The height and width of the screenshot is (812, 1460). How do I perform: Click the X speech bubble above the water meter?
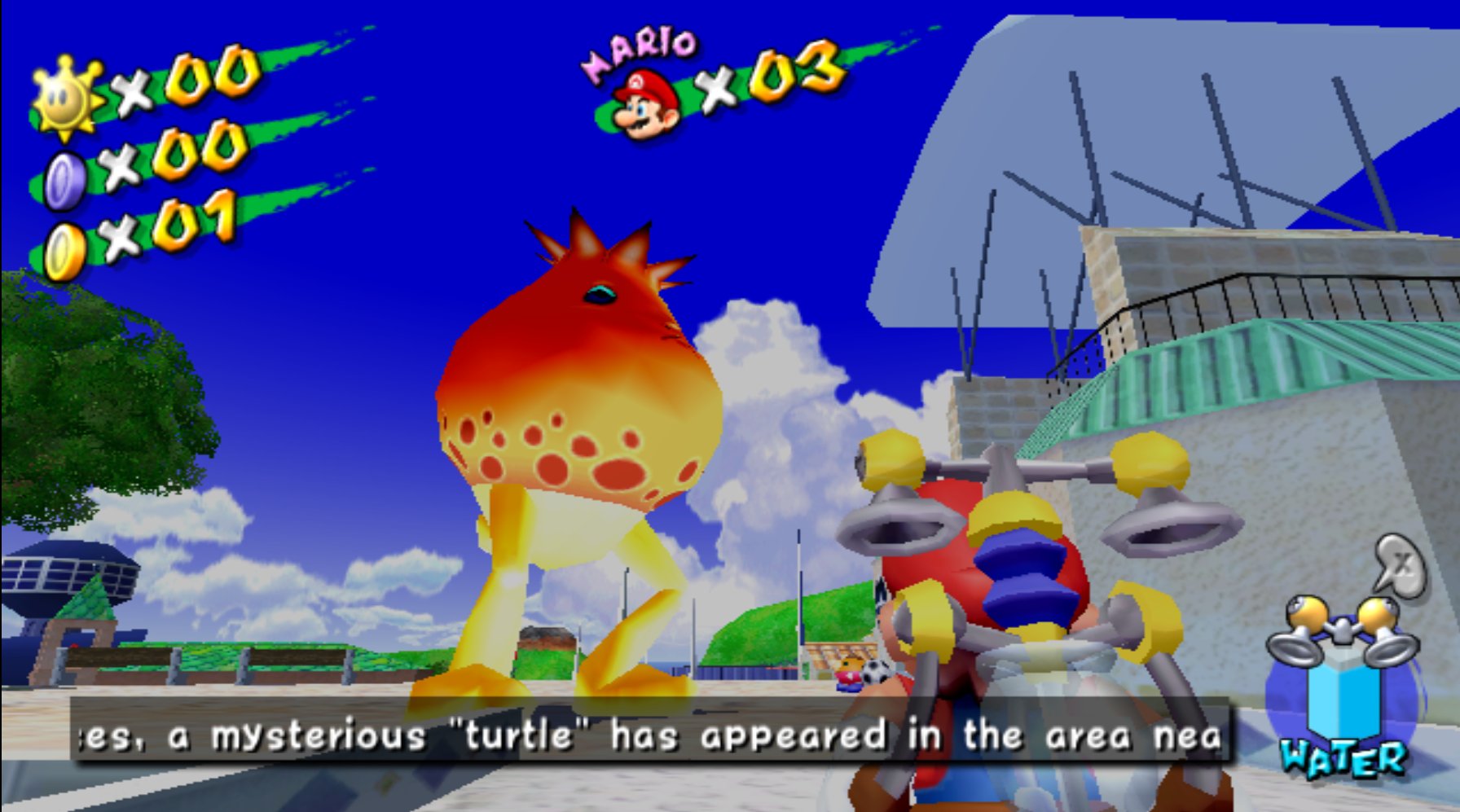click(x=1400, y=564)
